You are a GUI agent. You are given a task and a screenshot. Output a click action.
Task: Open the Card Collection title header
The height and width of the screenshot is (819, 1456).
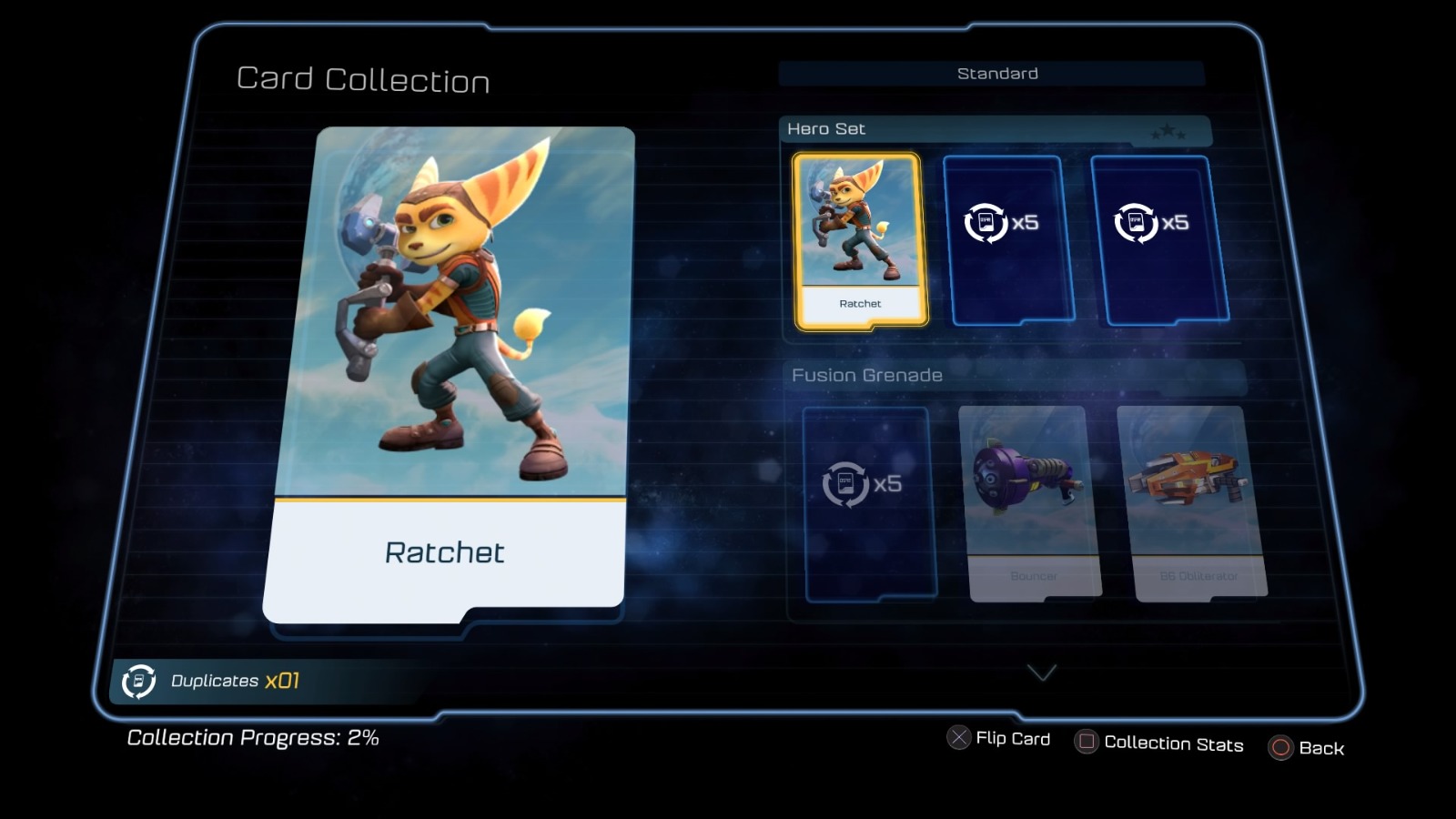point(362,81)
